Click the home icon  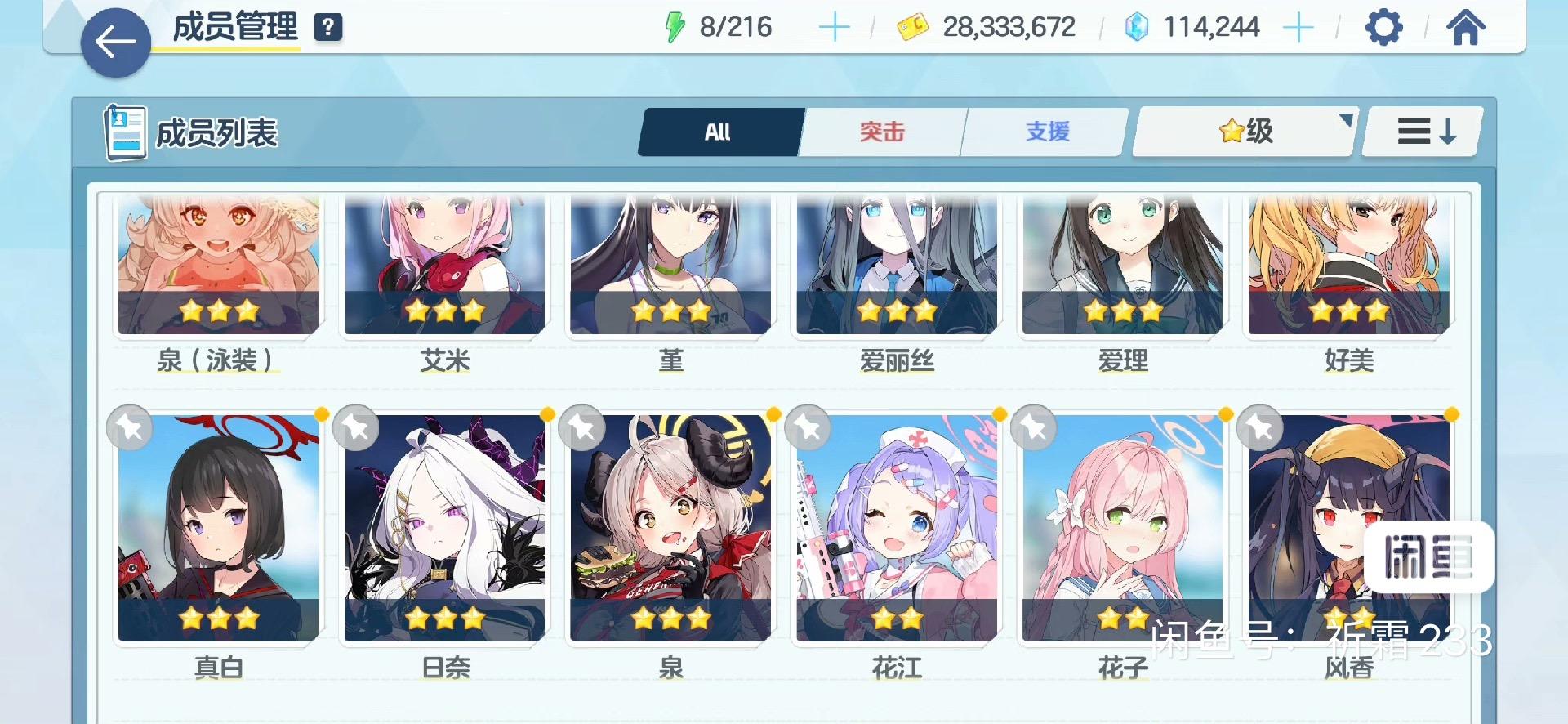click(1468, 27)
